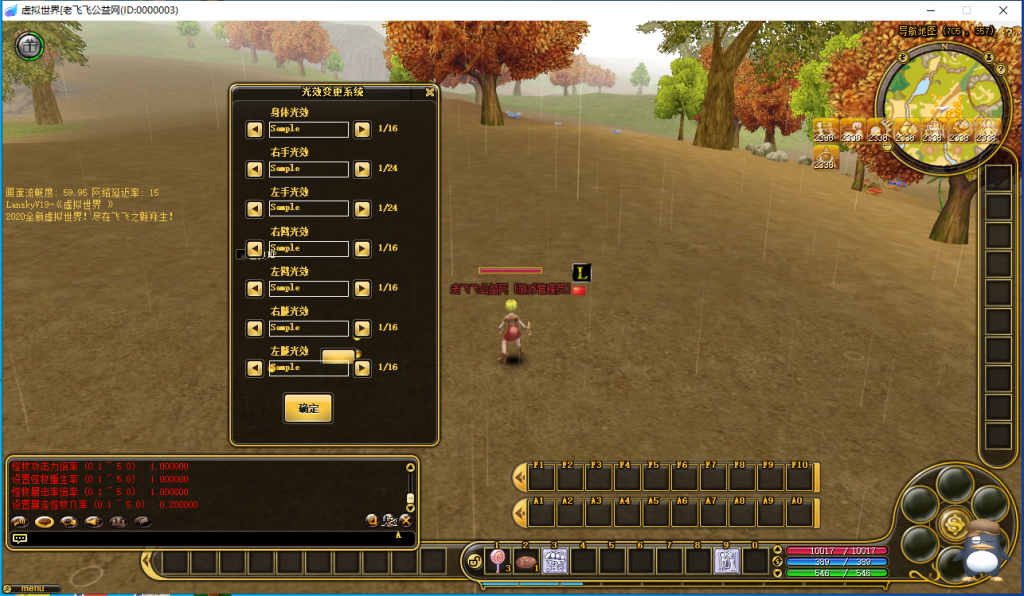The height and width of the screenshot is (596, 1024).
Task: Use the brown food item in slot 2
Action: tap(526, 561)
